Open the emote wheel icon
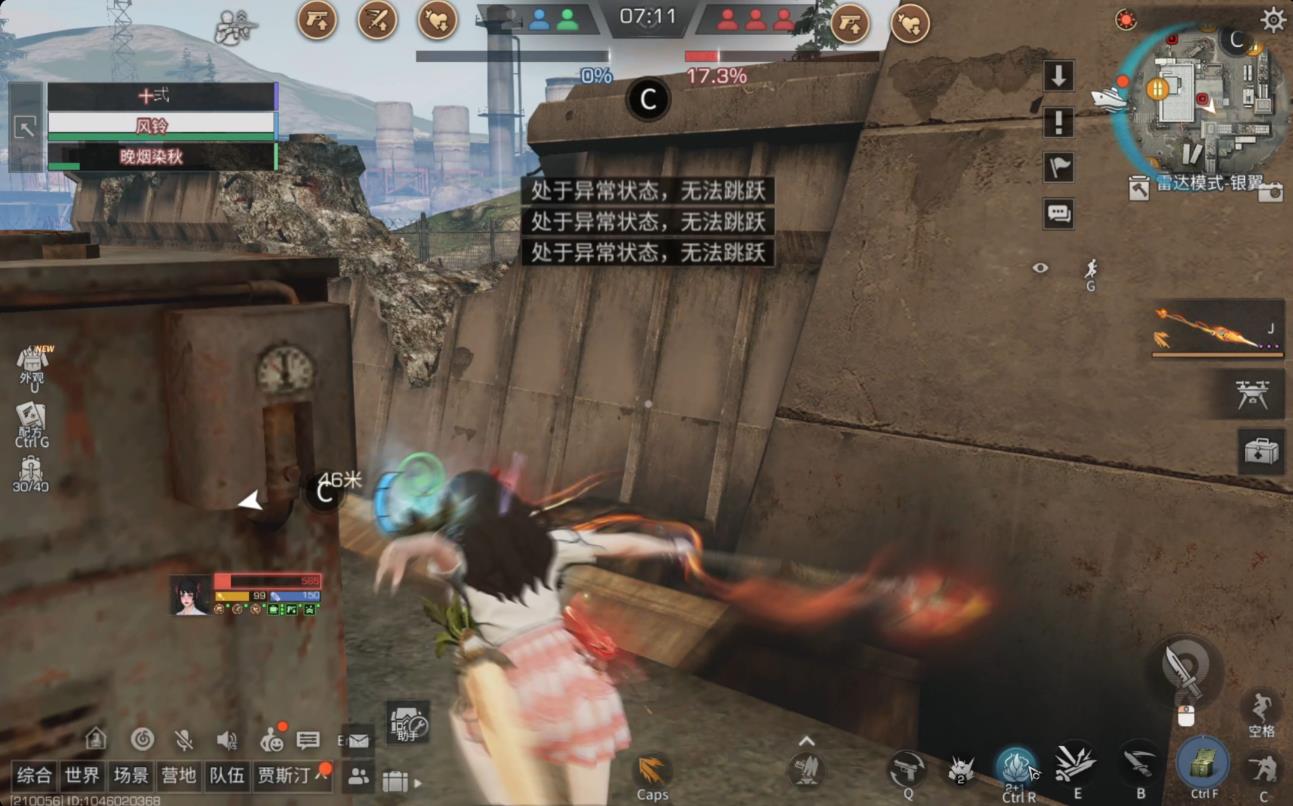The image size is (1293, 806). (271, 741)
